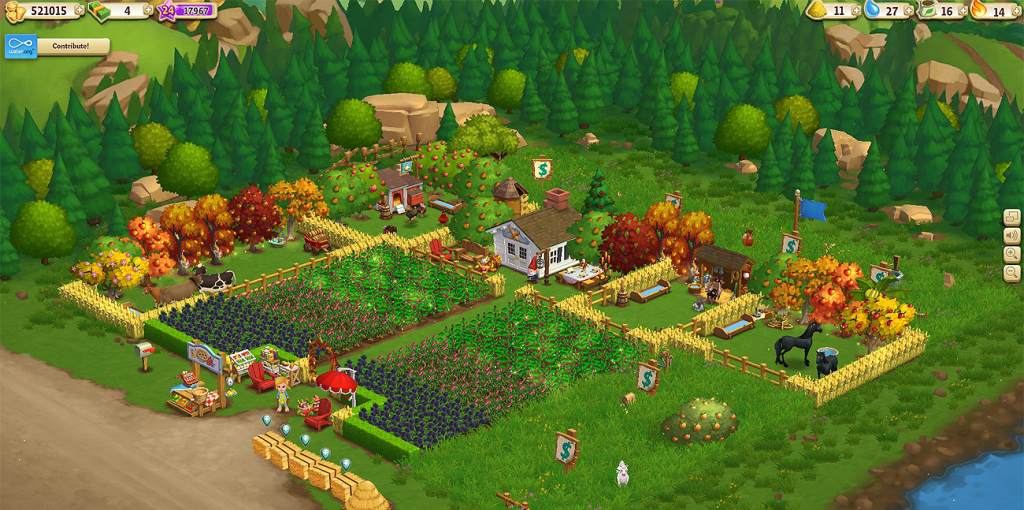The image size is (1024, 510).
Task: Buy more Farm Bucks cash
Action: tap(148, 10)
